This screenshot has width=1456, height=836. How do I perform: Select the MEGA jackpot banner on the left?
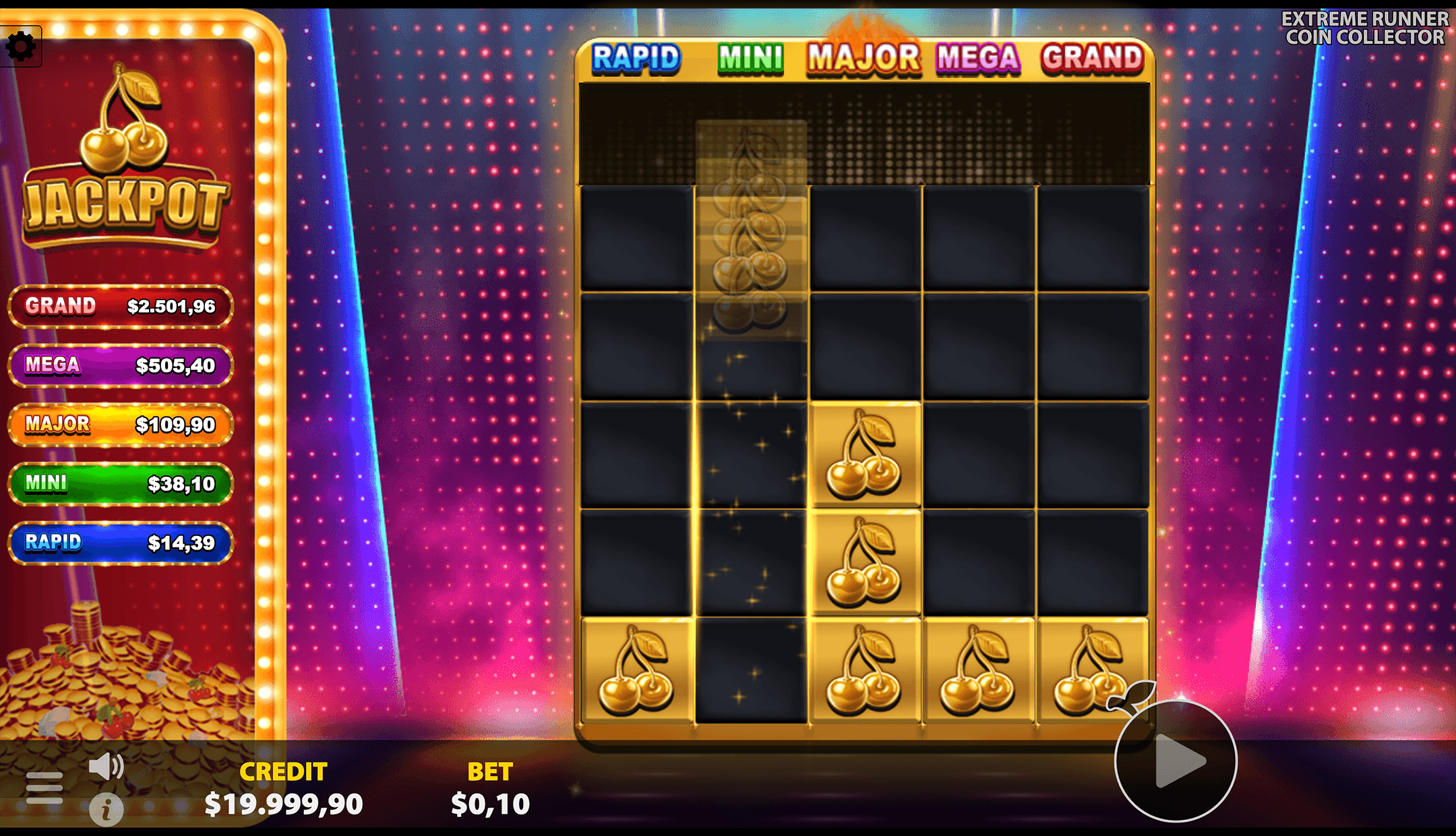[120, 365]
